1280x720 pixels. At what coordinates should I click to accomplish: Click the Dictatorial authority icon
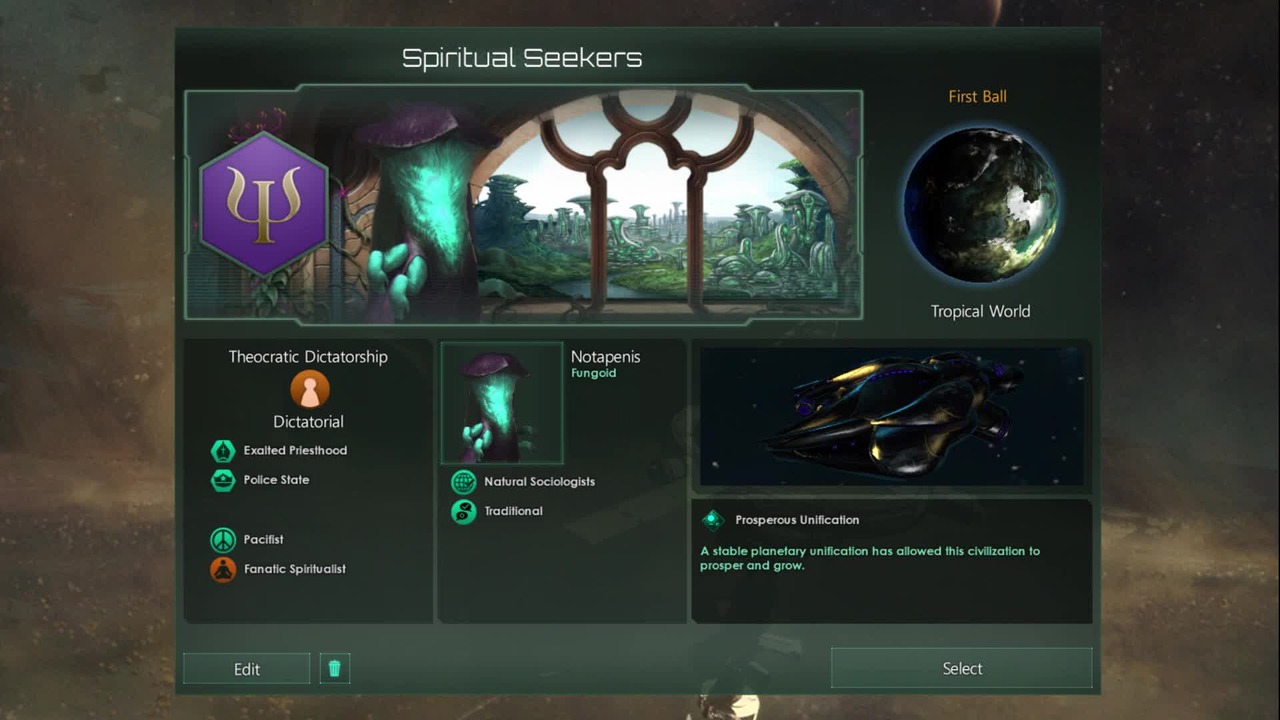click(x=309, y=389)
